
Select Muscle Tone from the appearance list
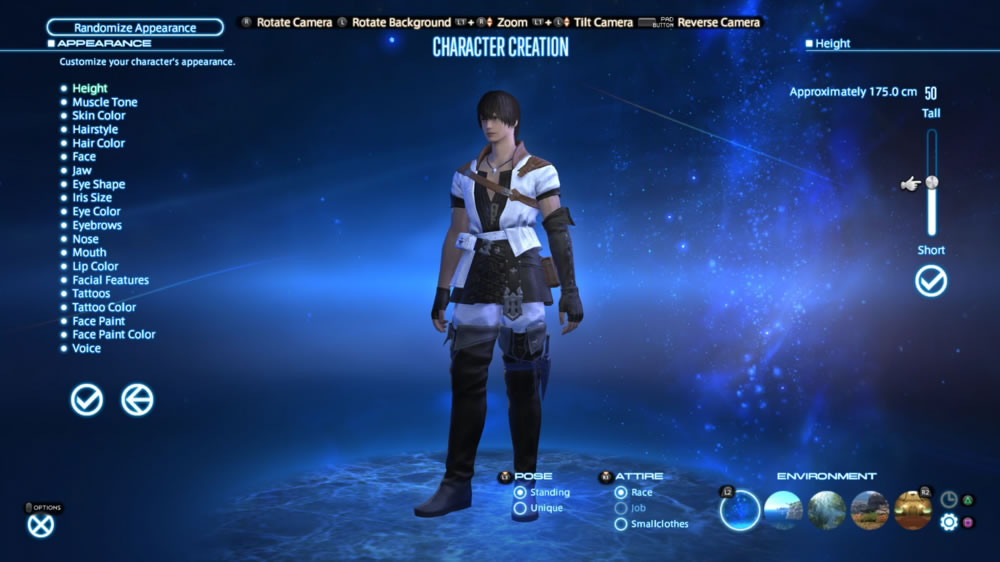point(104,102)
